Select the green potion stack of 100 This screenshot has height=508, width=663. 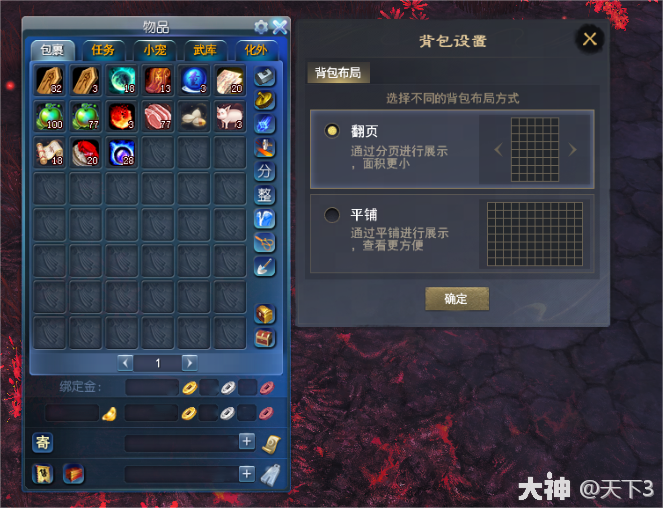point(49,116)
